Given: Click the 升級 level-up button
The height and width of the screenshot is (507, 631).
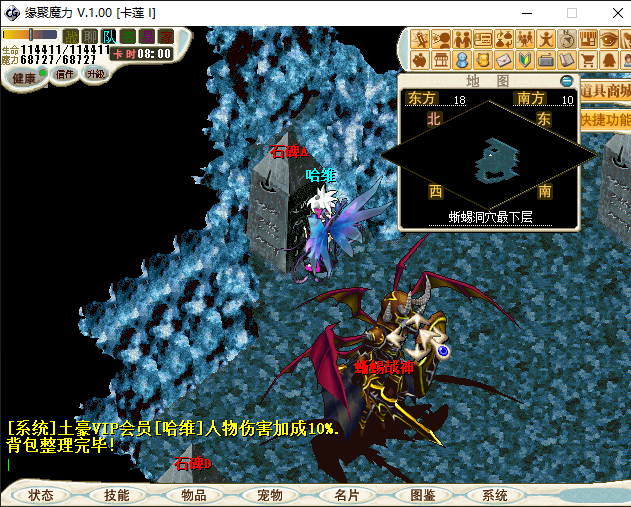Looking at the screenshot, I should coord(96,75).
